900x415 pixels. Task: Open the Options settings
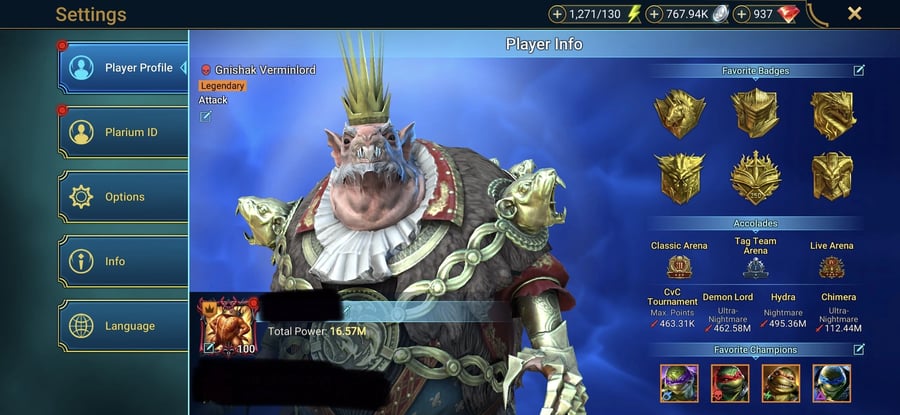(x=123, y=197)
